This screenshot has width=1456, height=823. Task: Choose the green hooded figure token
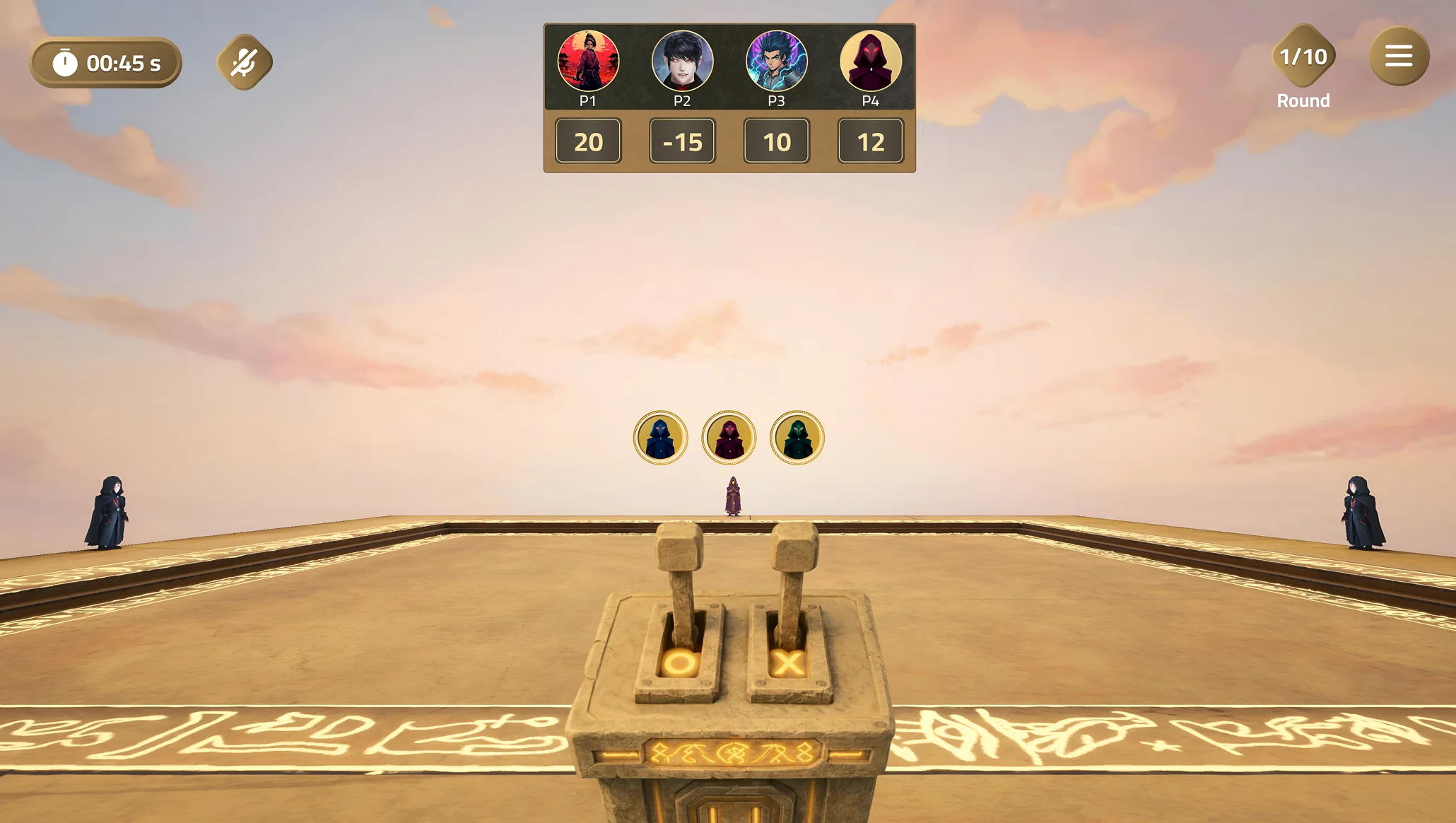tap(797, 438)
